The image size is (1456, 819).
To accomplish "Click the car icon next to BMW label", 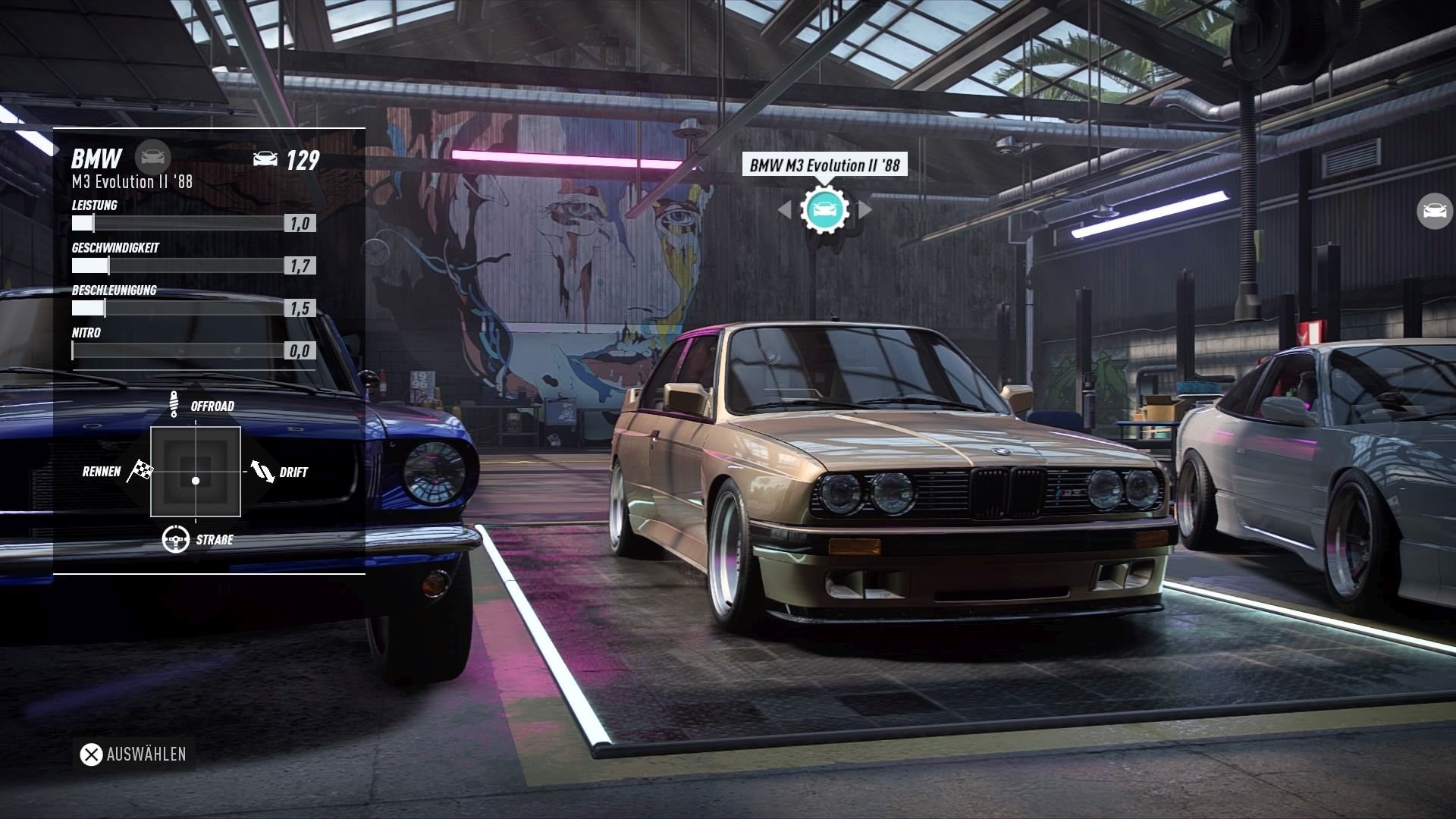I will pyautogui.click(x=155, y=157).
